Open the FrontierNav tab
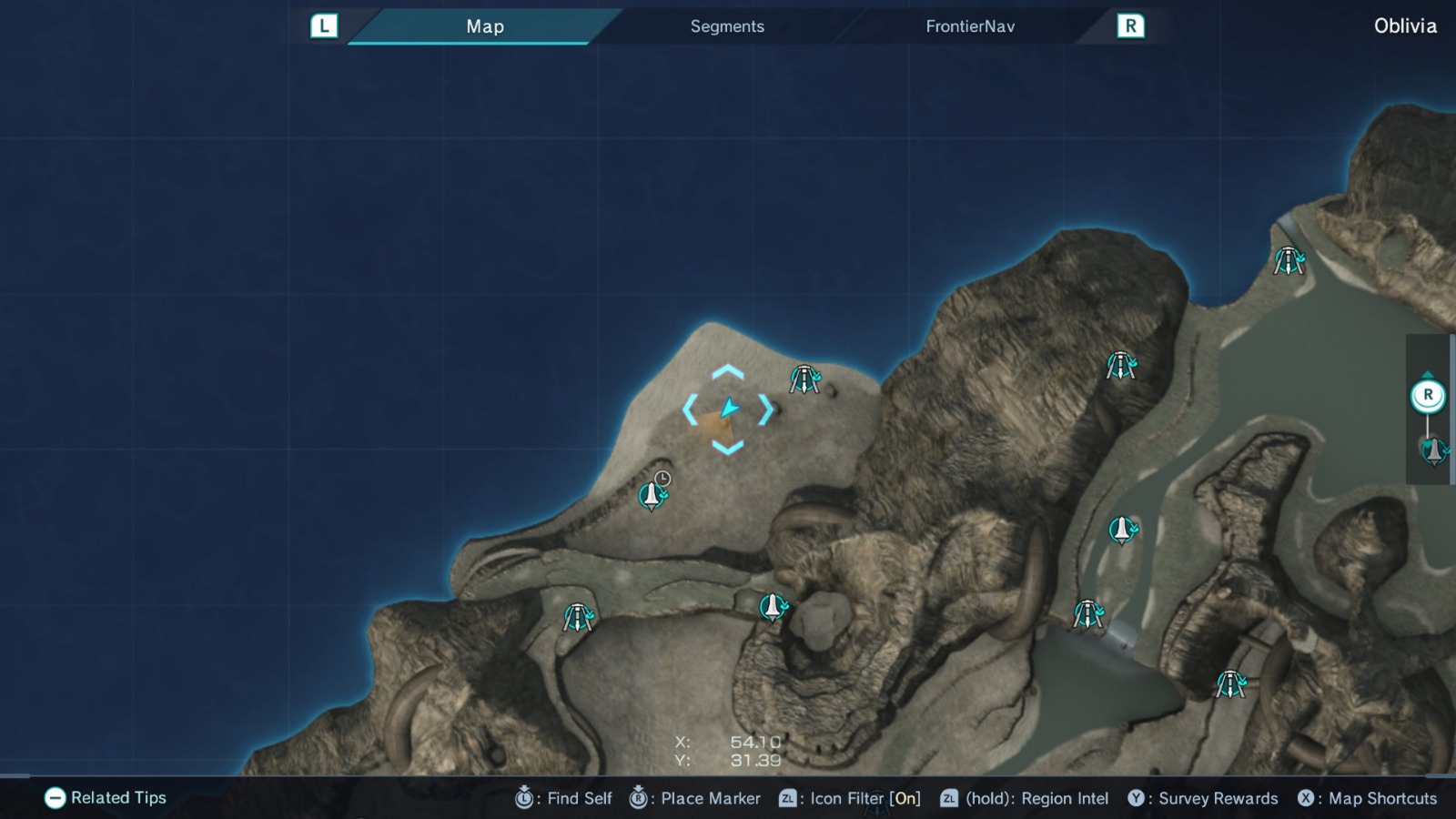 coord(968,26)
